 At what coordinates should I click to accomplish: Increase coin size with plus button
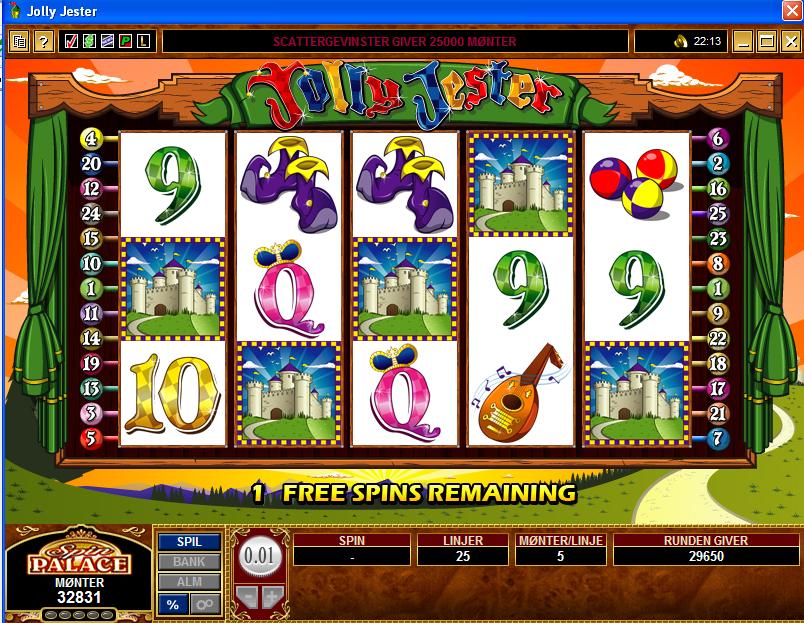tap(272, 599)
